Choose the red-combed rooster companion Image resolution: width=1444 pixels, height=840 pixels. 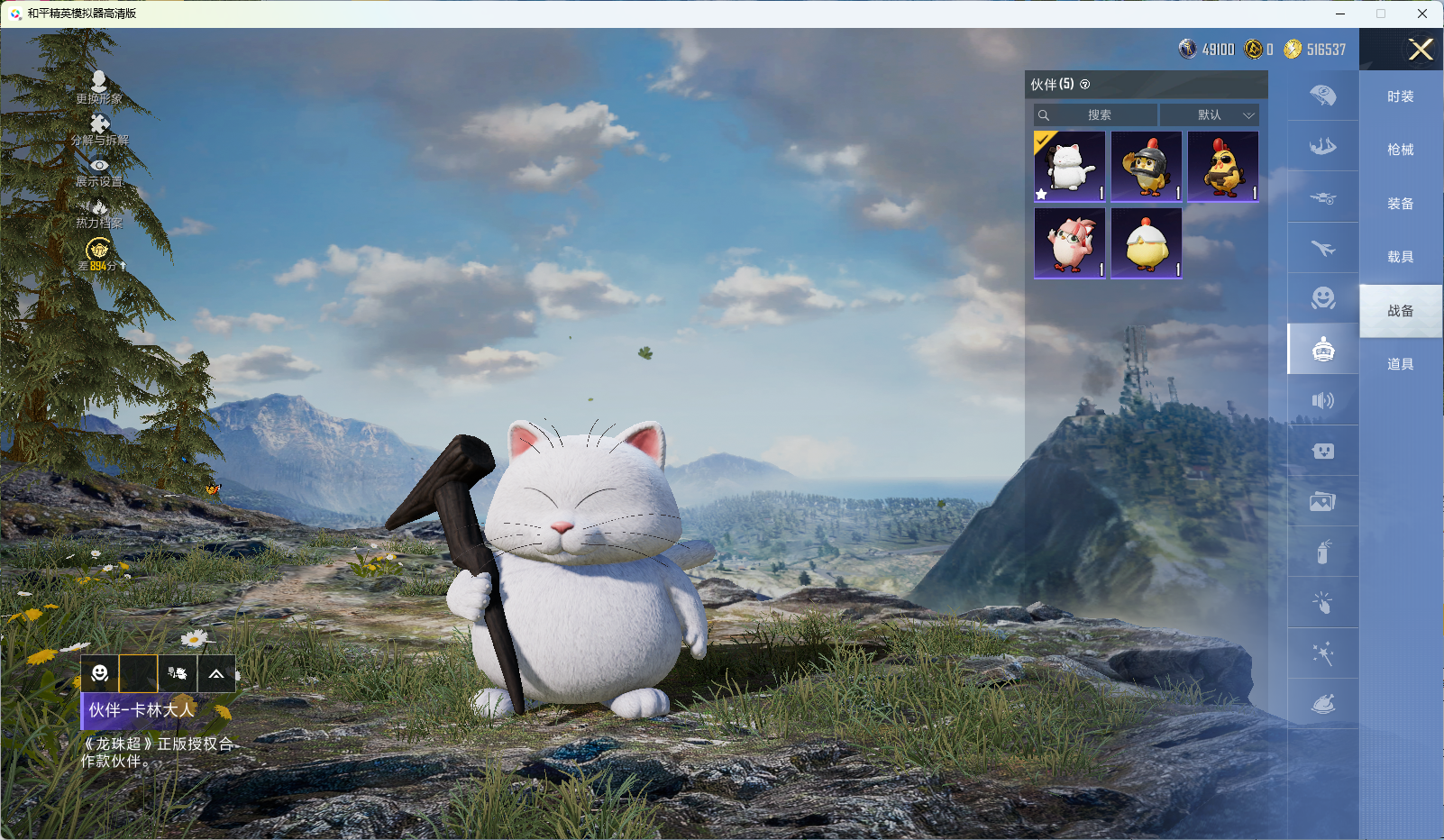coord(1223,167)
